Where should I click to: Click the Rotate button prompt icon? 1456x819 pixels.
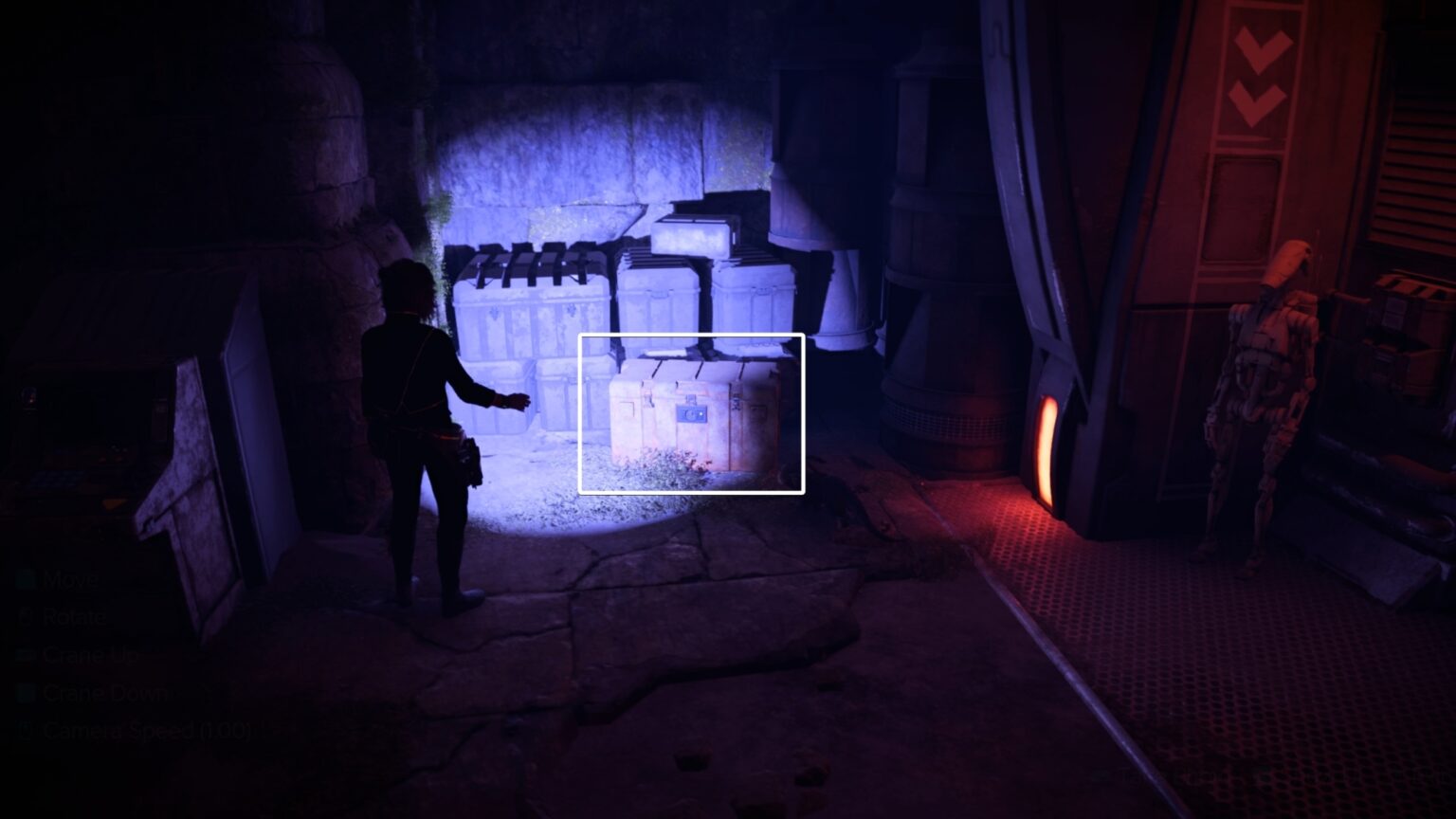pyautogui.click(x=26, y=617)
